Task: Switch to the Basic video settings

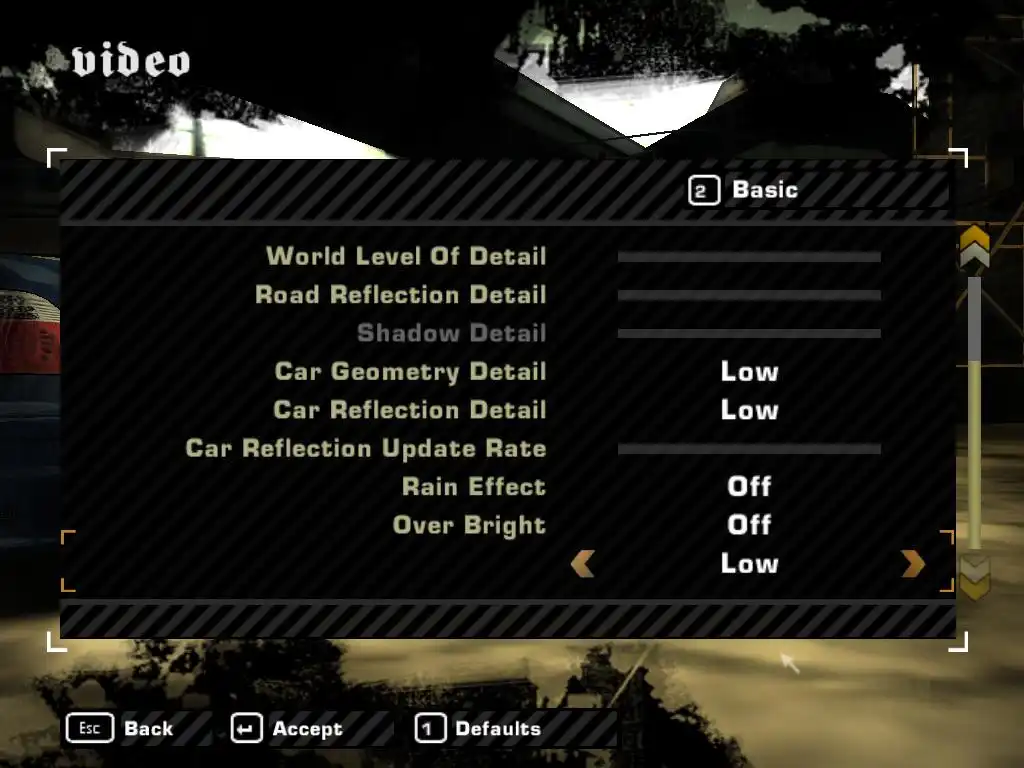Action: 744,190
